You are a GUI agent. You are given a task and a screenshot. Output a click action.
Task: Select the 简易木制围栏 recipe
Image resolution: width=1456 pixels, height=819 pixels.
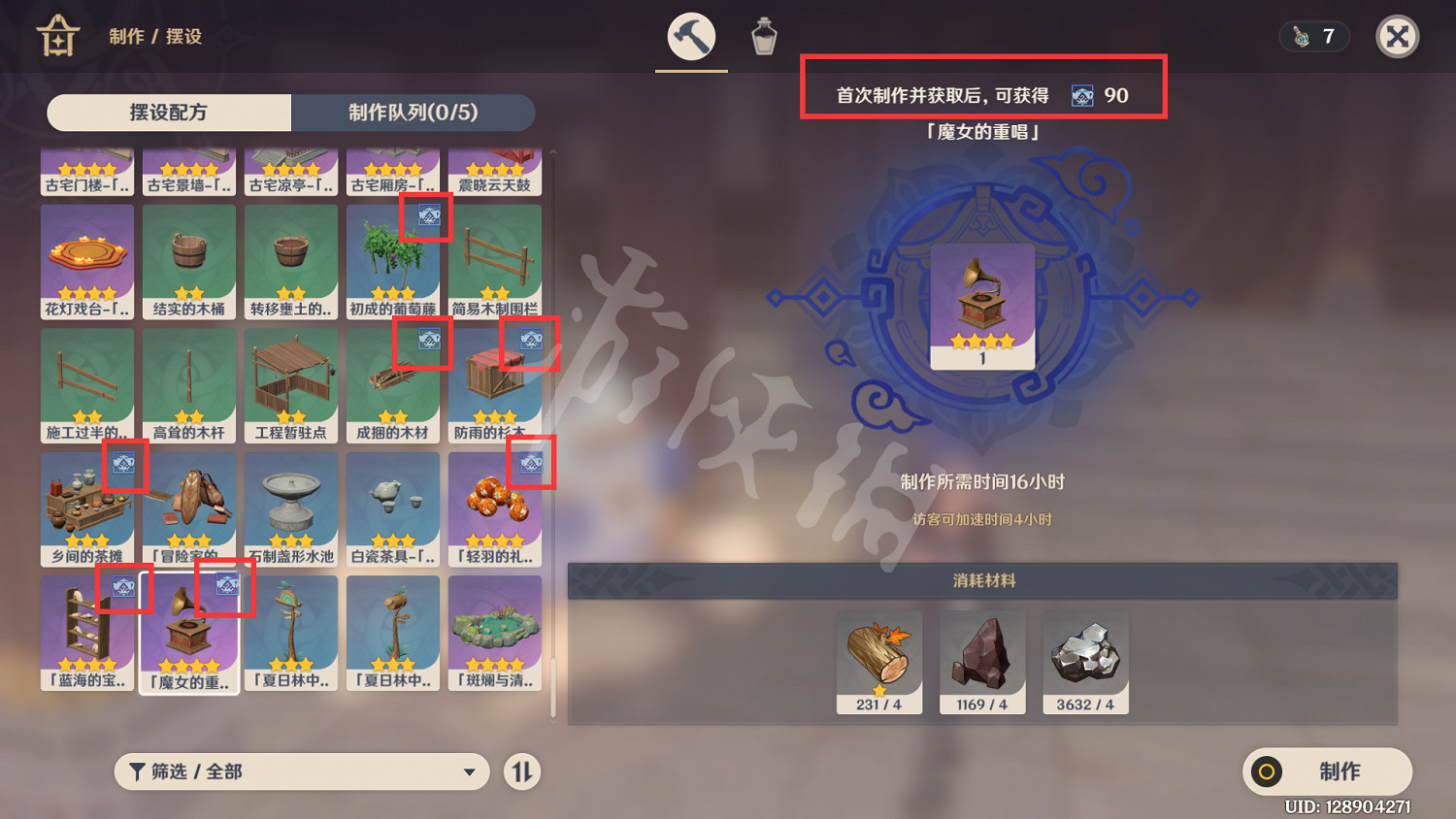pos(495,260)
